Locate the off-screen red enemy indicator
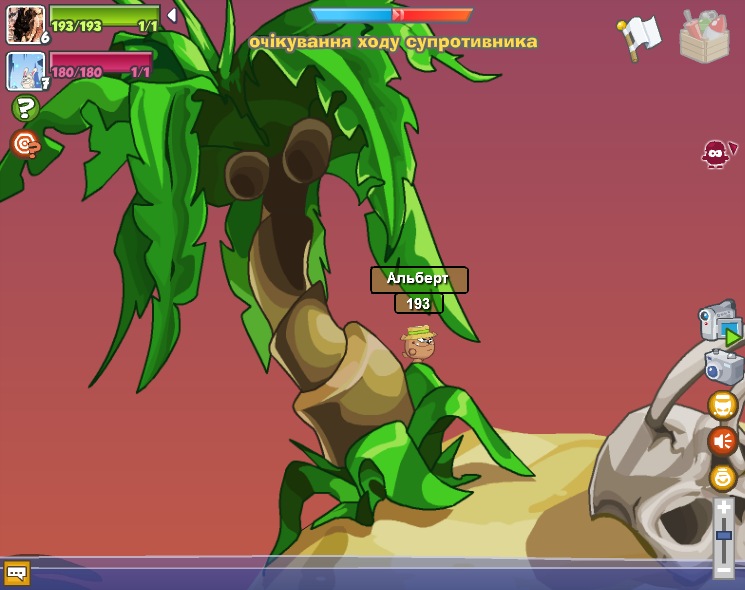Image resolution: width=745 pixels, height=590 pixels. pos(717,153)
